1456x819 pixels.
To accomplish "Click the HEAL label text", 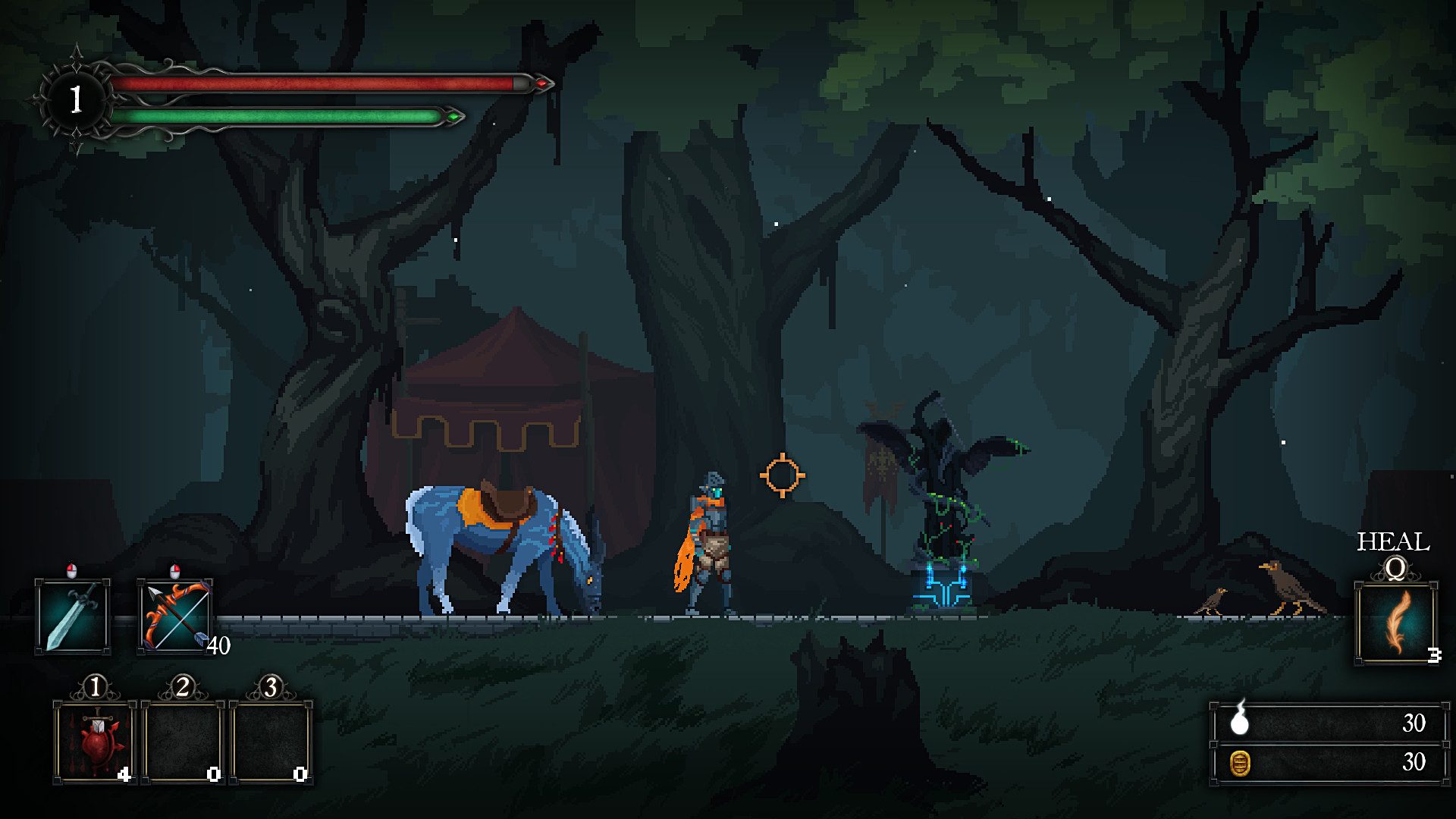I will click(1392, 541).
